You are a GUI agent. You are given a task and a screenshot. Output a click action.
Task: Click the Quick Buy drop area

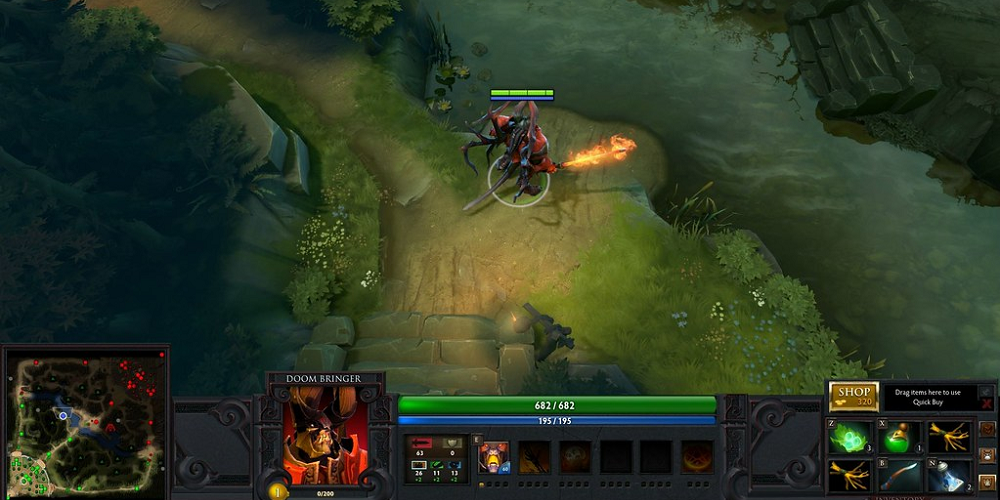[927, 397]
